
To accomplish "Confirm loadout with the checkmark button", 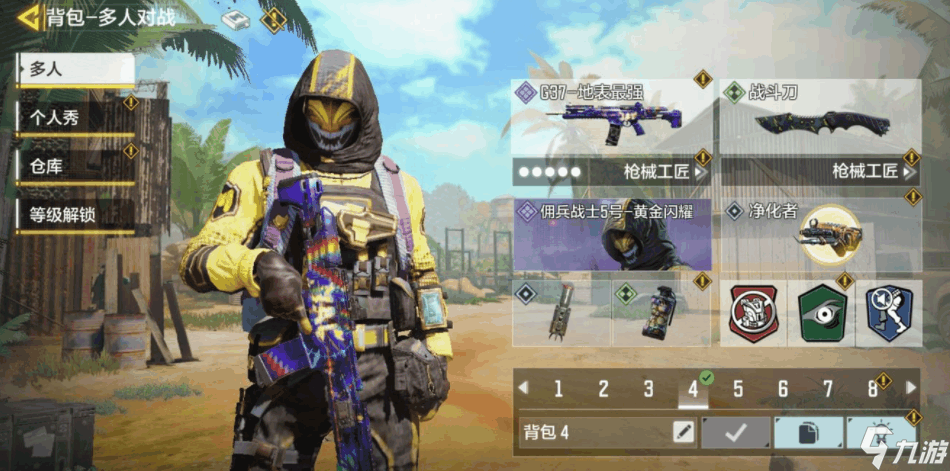I will (x=736, y=432).
